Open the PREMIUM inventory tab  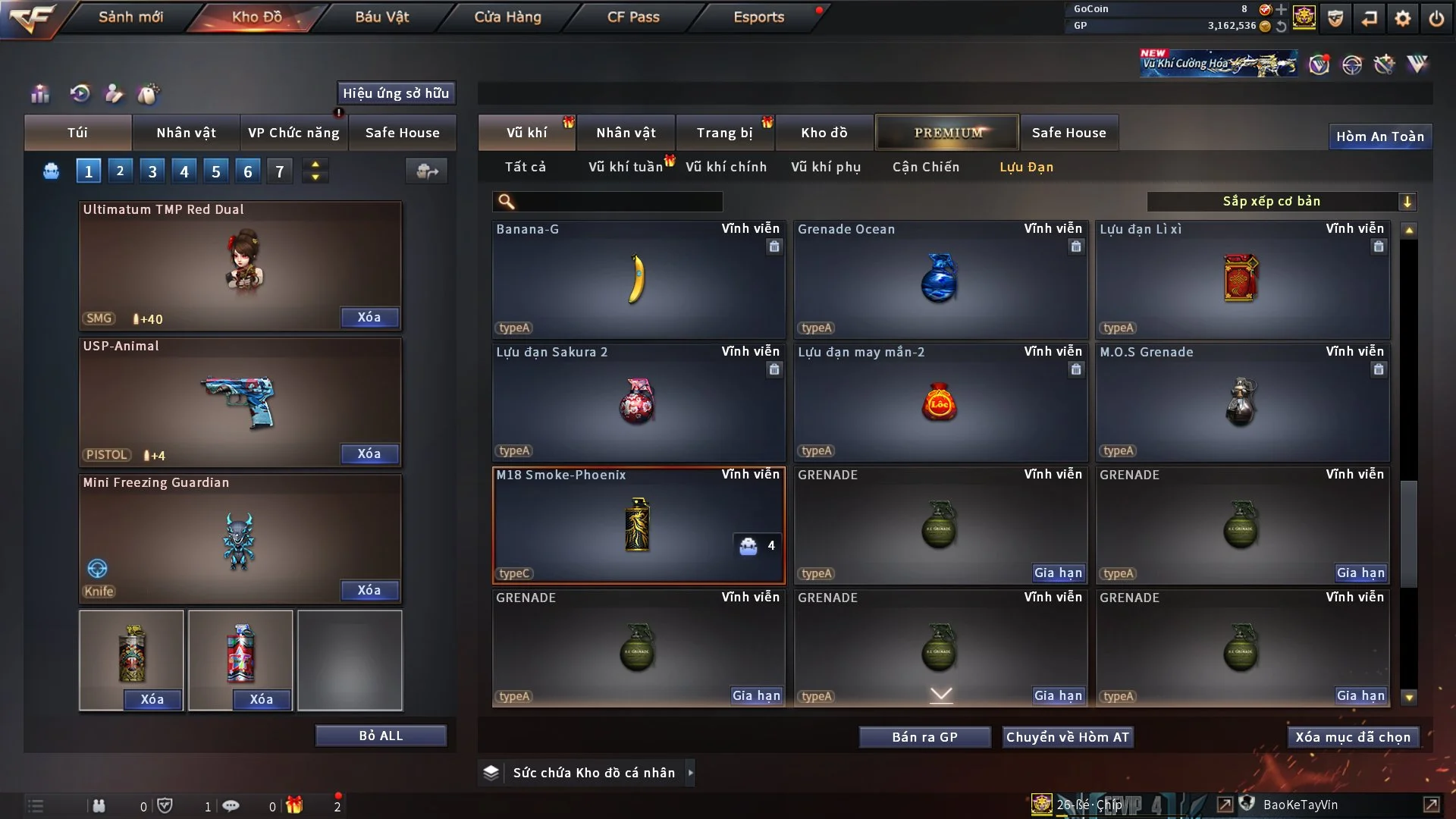tap(947, 133)
